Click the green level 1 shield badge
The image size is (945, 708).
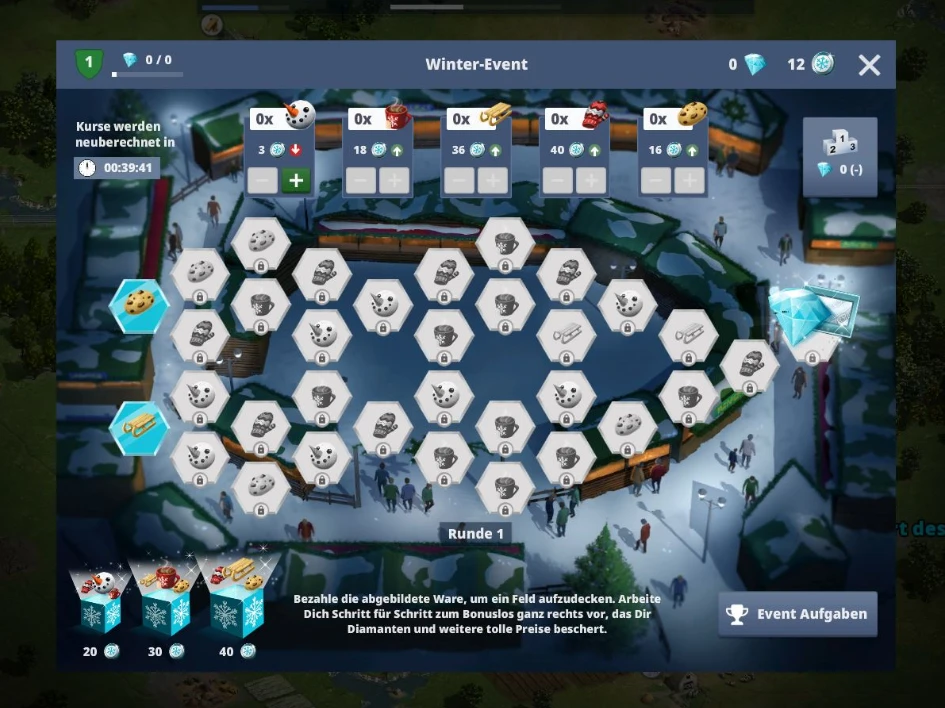[89, 65]
